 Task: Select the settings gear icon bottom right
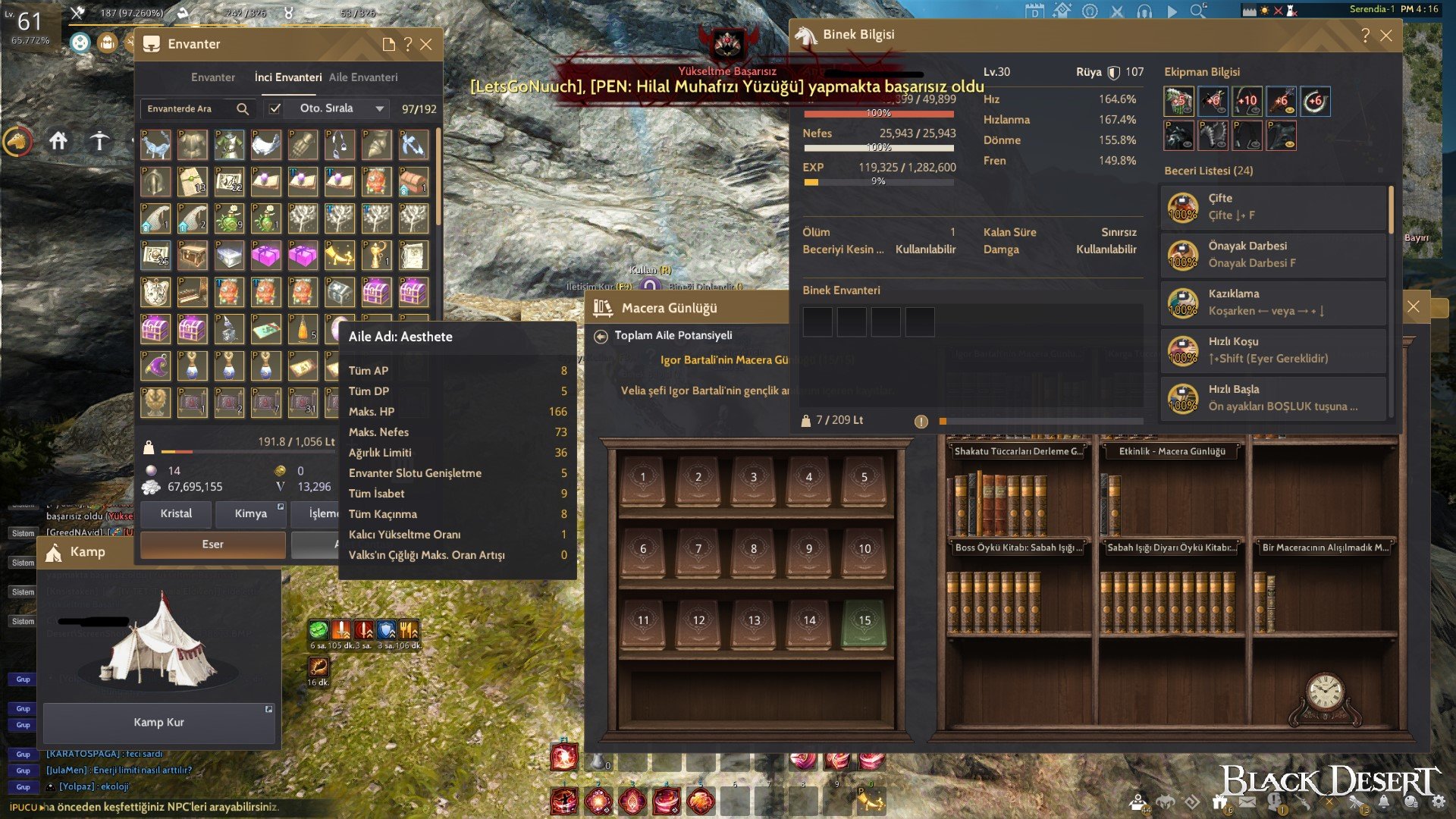click(x=1439, y=802)
